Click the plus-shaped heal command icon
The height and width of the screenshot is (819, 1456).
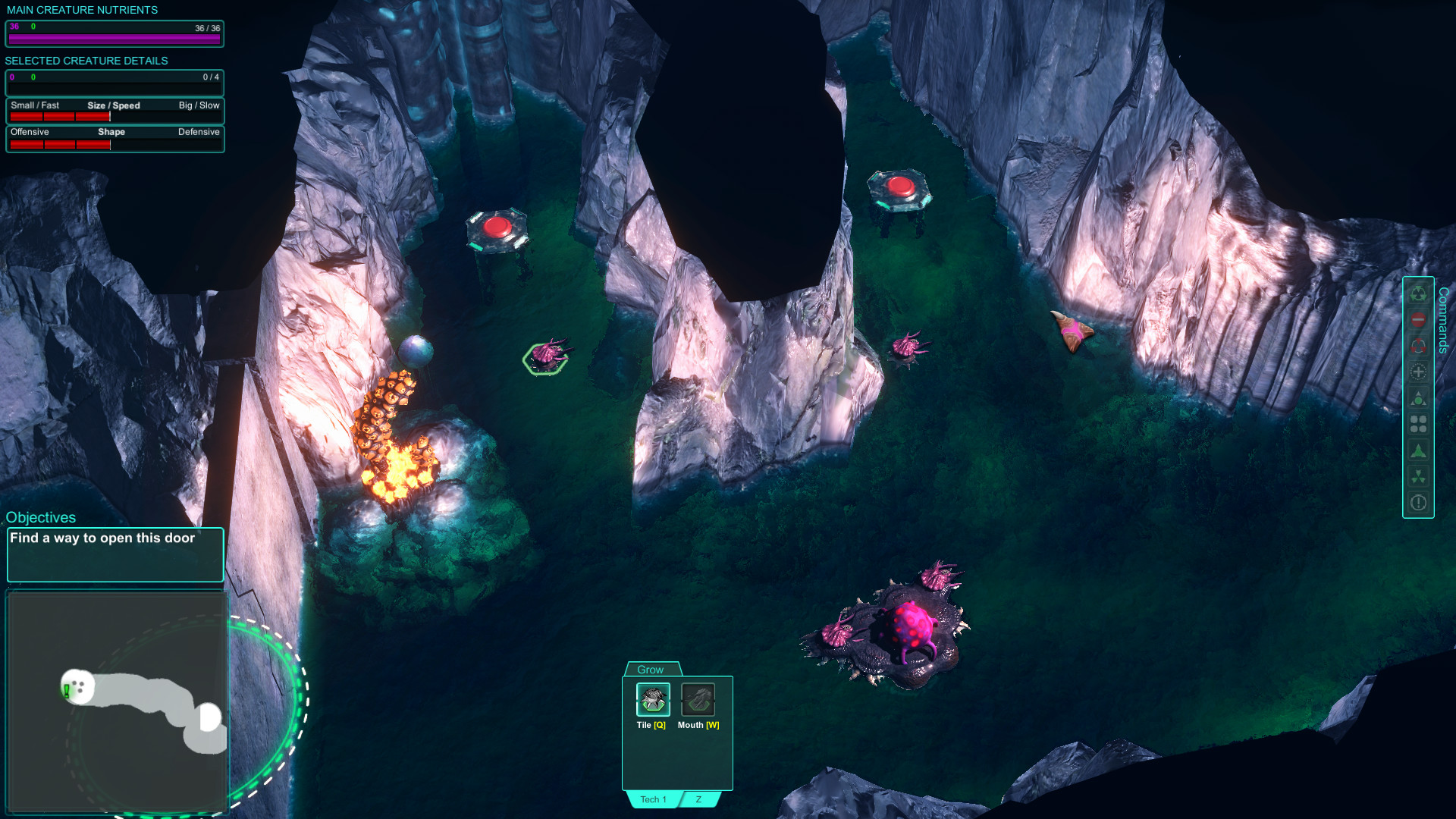pyautogui.click(x=1418, y=372)
